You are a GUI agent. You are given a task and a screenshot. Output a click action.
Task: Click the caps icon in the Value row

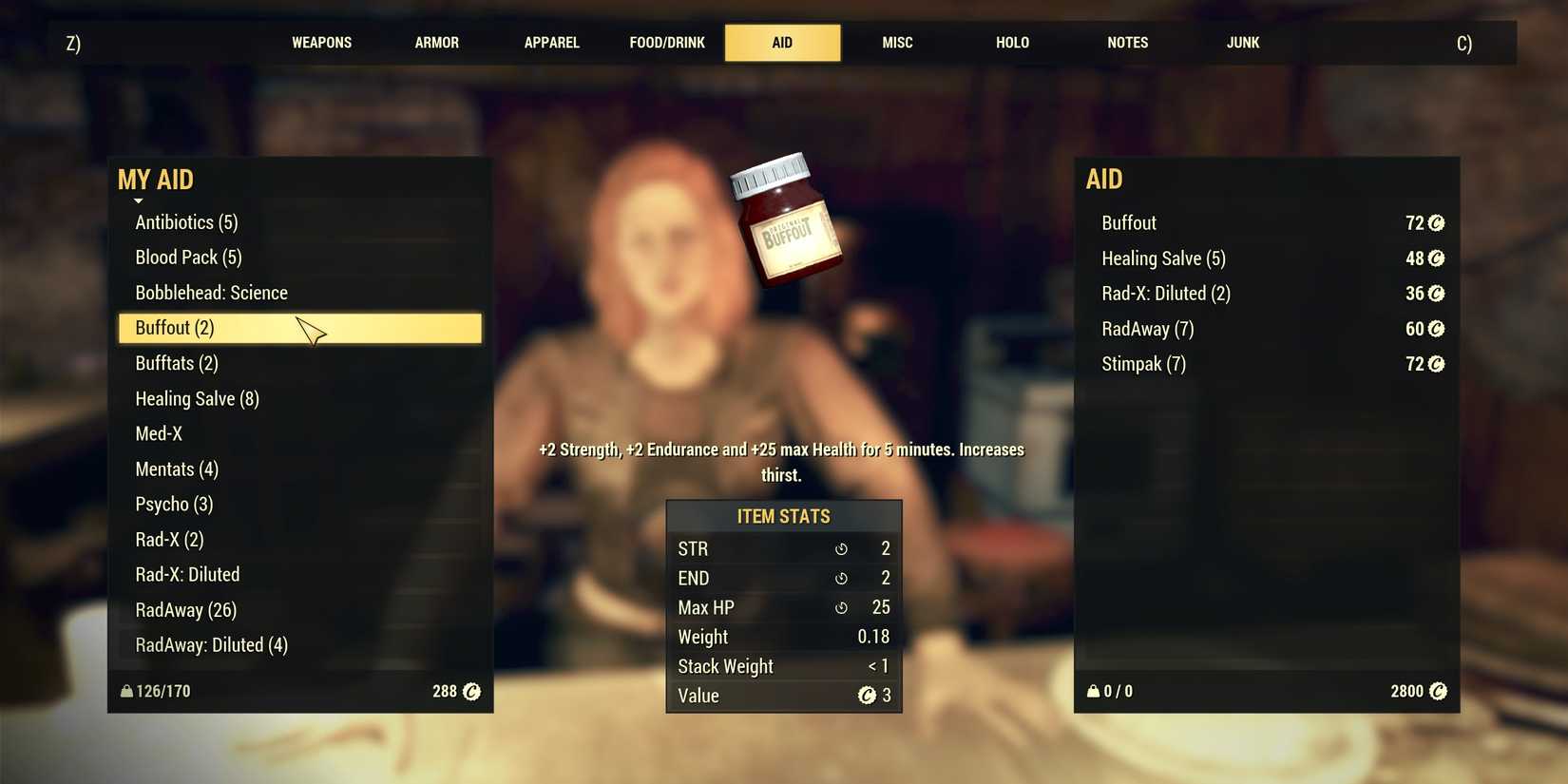[864, 696]
